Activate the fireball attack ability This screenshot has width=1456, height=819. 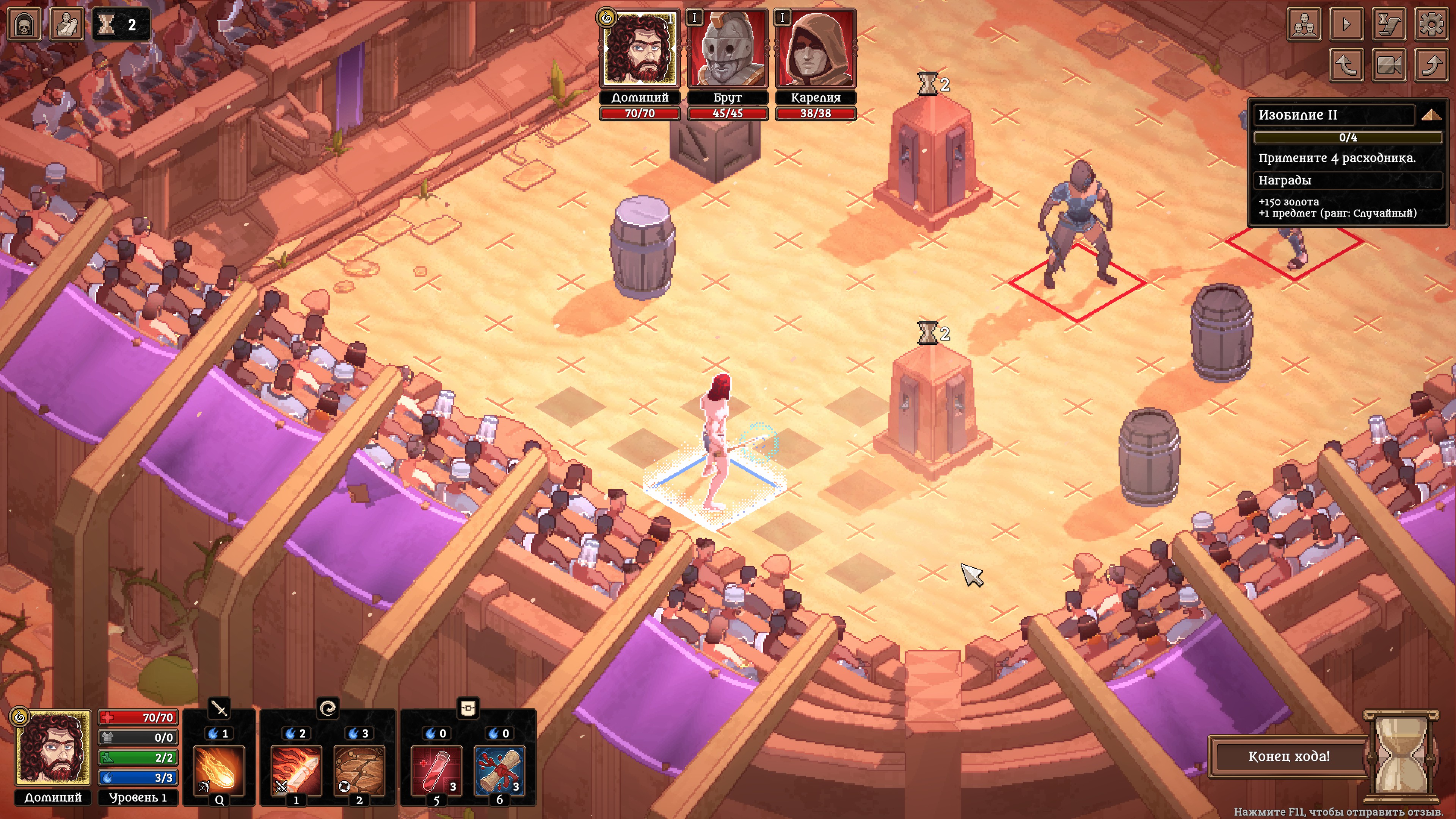pos(219,770)
